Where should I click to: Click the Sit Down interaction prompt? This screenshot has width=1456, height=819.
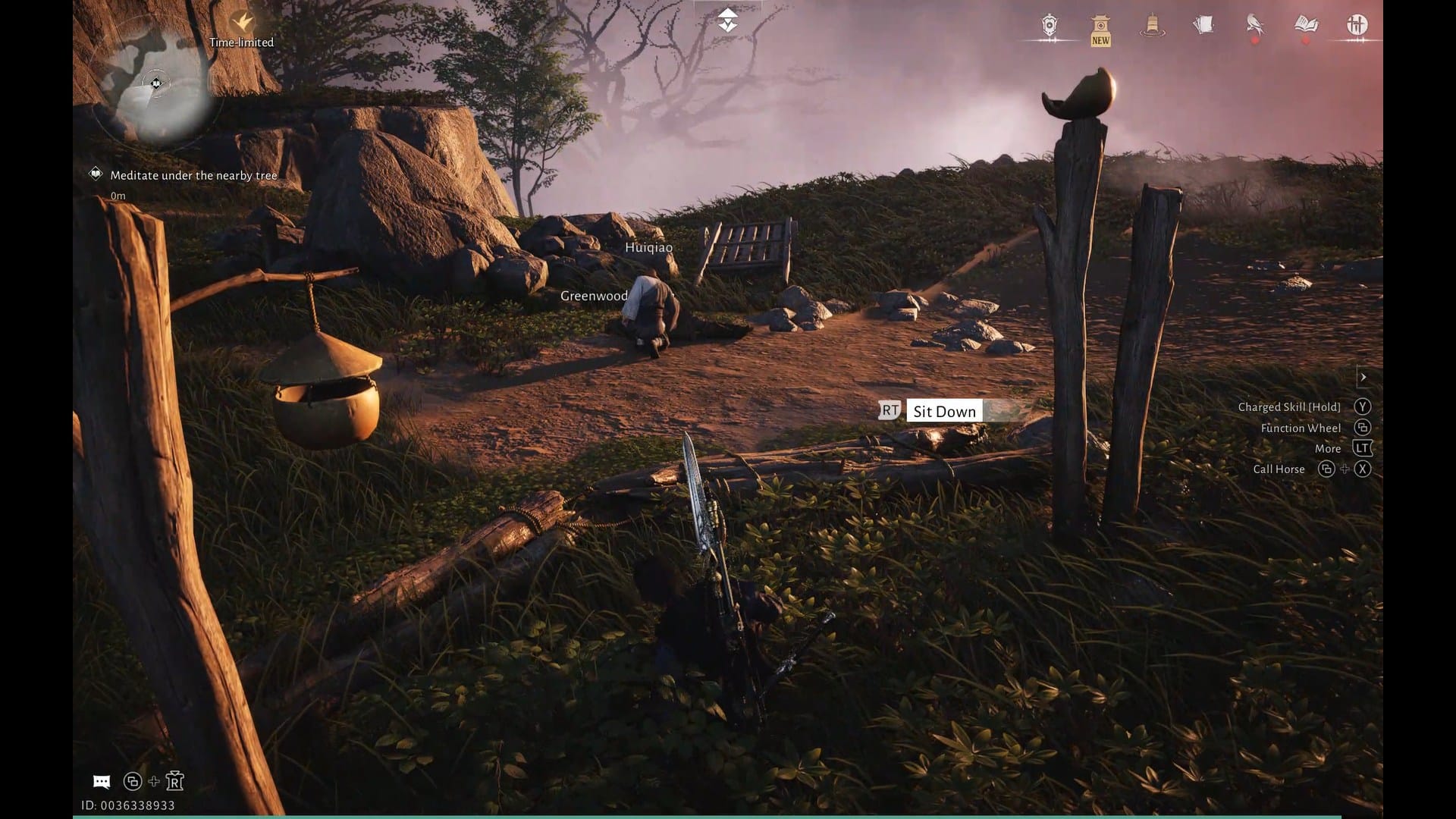pos(943,411)
